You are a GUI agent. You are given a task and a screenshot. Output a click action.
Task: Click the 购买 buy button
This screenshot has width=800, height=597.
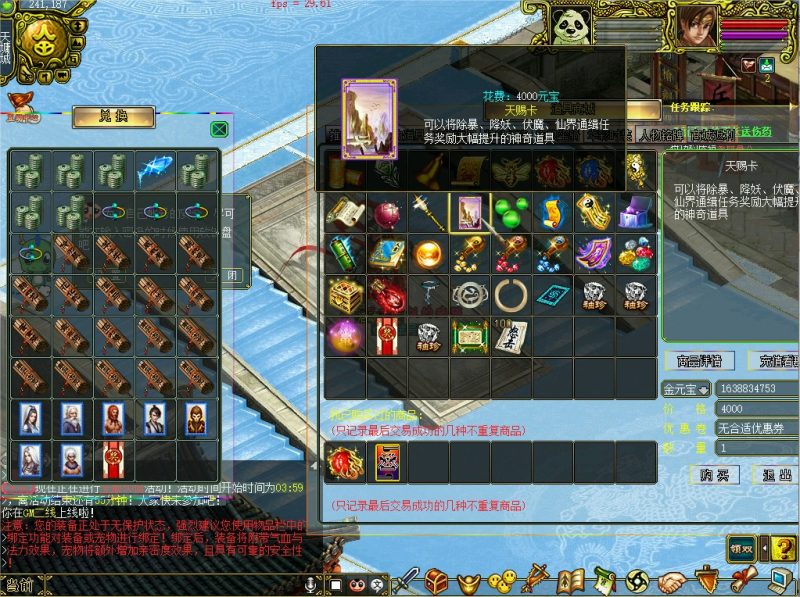point(714,474)
